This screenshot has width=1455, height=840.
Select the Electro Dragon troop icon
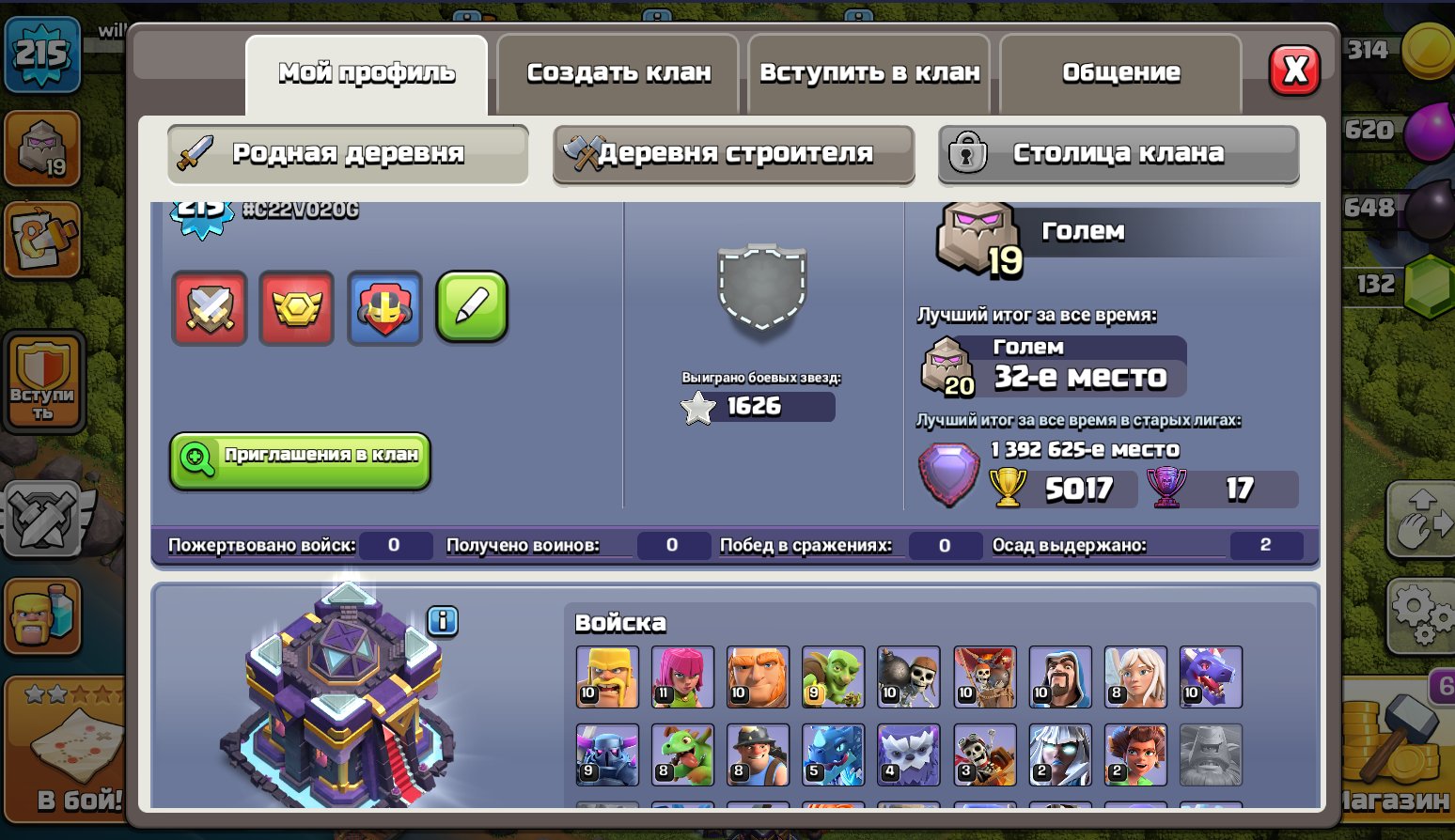coord(833,754)
